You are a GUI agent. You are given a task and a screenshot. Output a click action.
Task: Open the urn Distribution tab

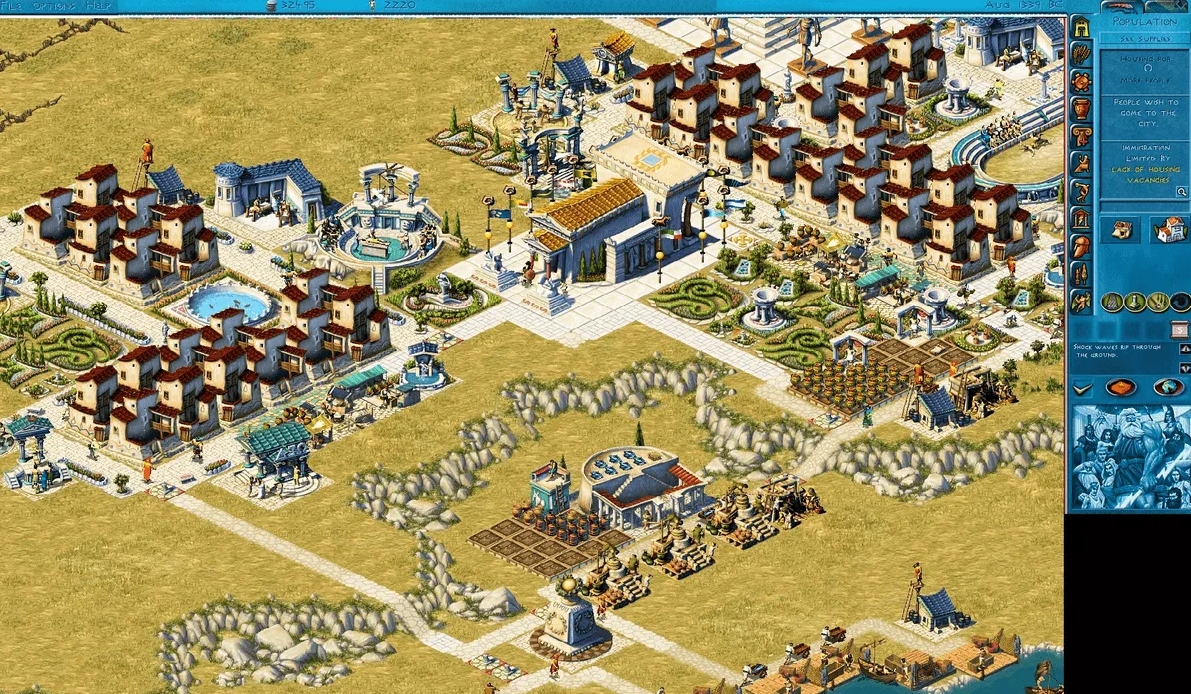pyautogui.click(x=1081, y=109)
